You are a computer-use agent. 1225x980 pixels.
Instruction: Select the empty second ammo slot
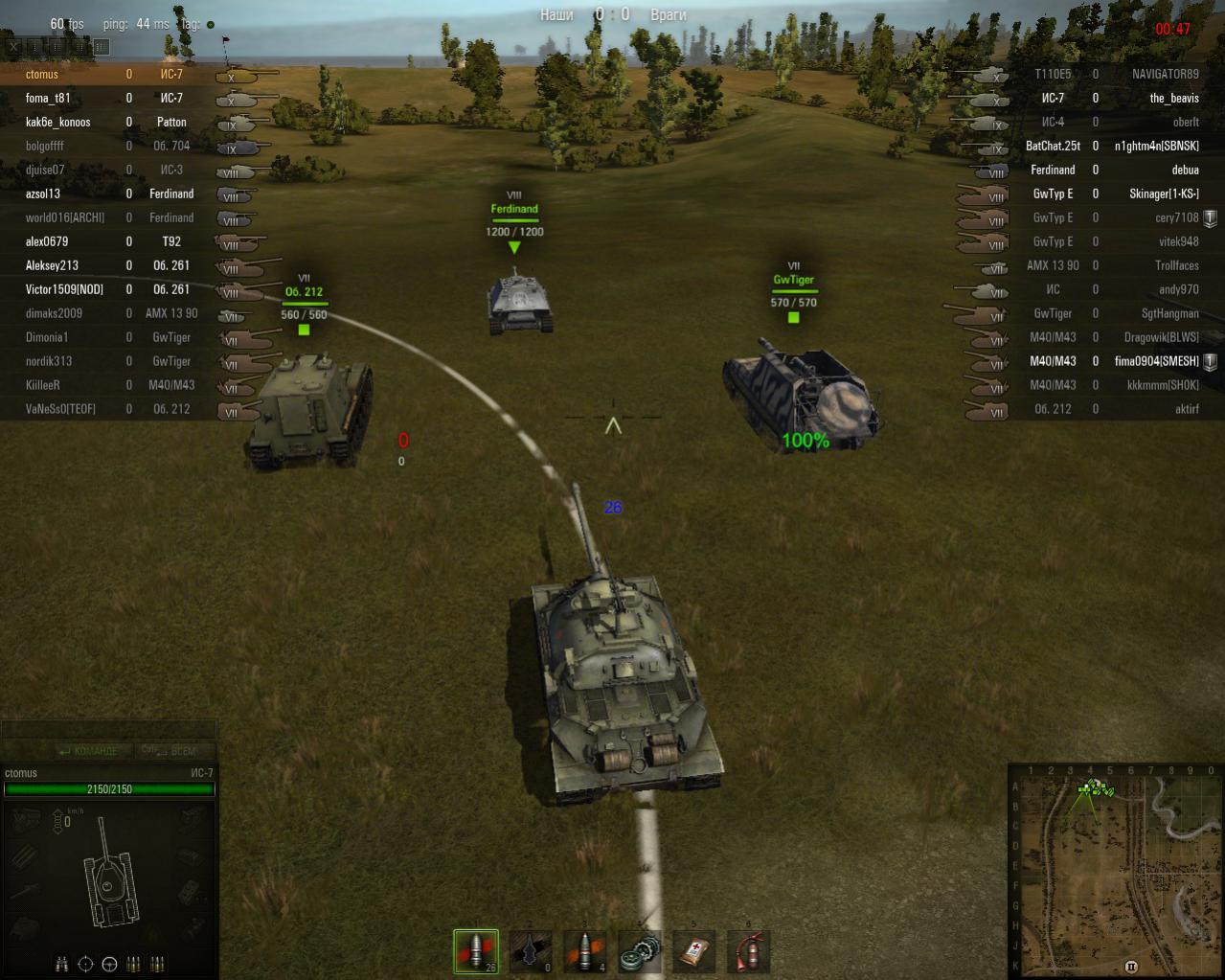(x=530, y=950)
